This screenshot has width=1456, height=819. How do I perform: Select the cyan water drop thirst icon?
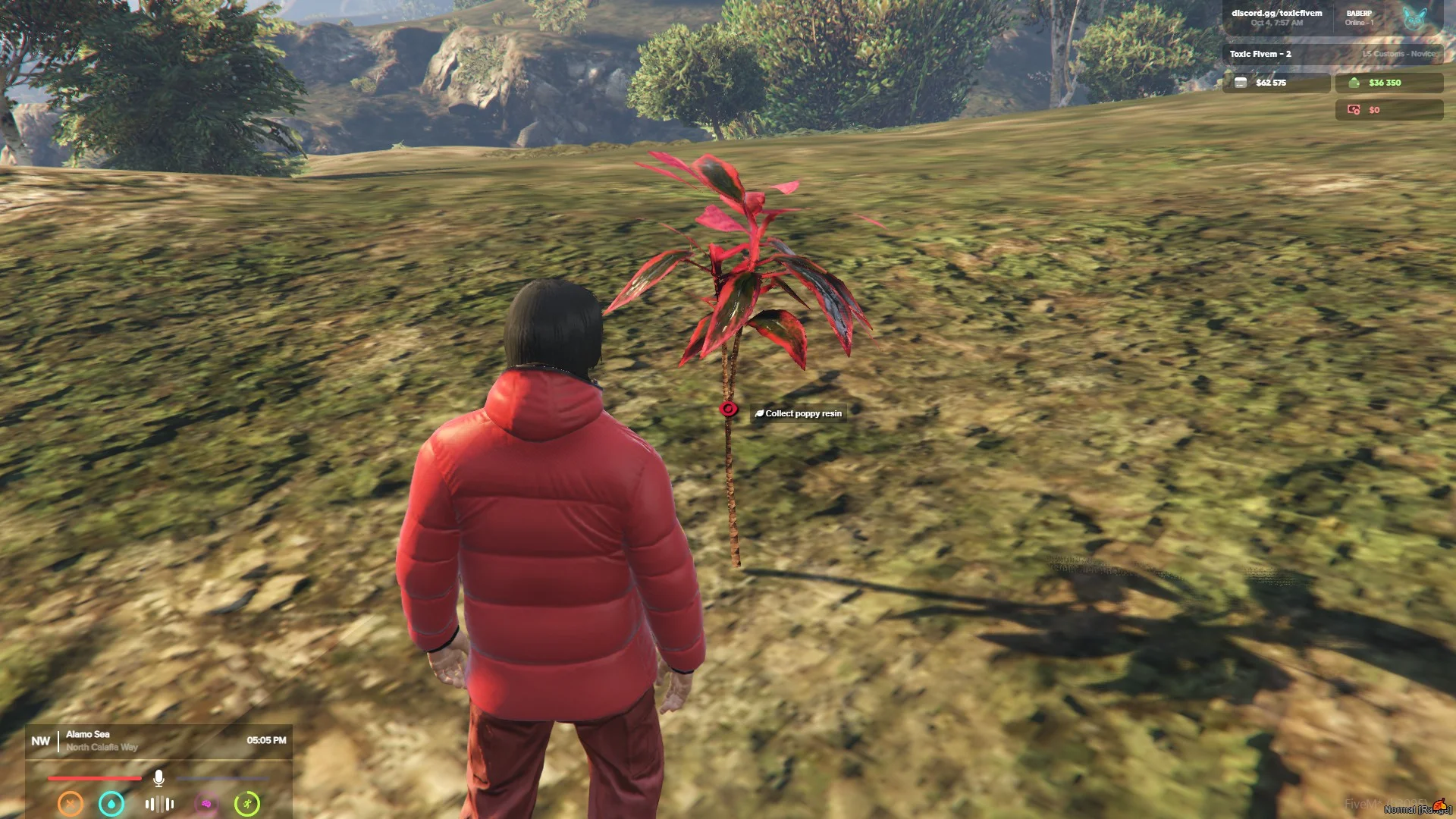111,804
